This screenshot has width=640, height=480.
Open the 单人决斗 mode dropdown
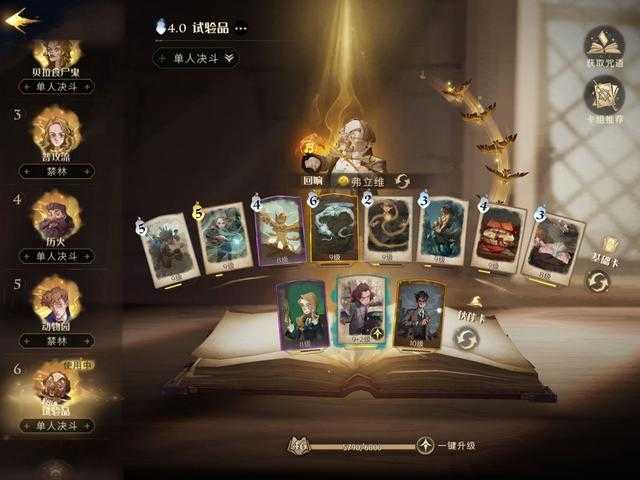pos(196,58)
